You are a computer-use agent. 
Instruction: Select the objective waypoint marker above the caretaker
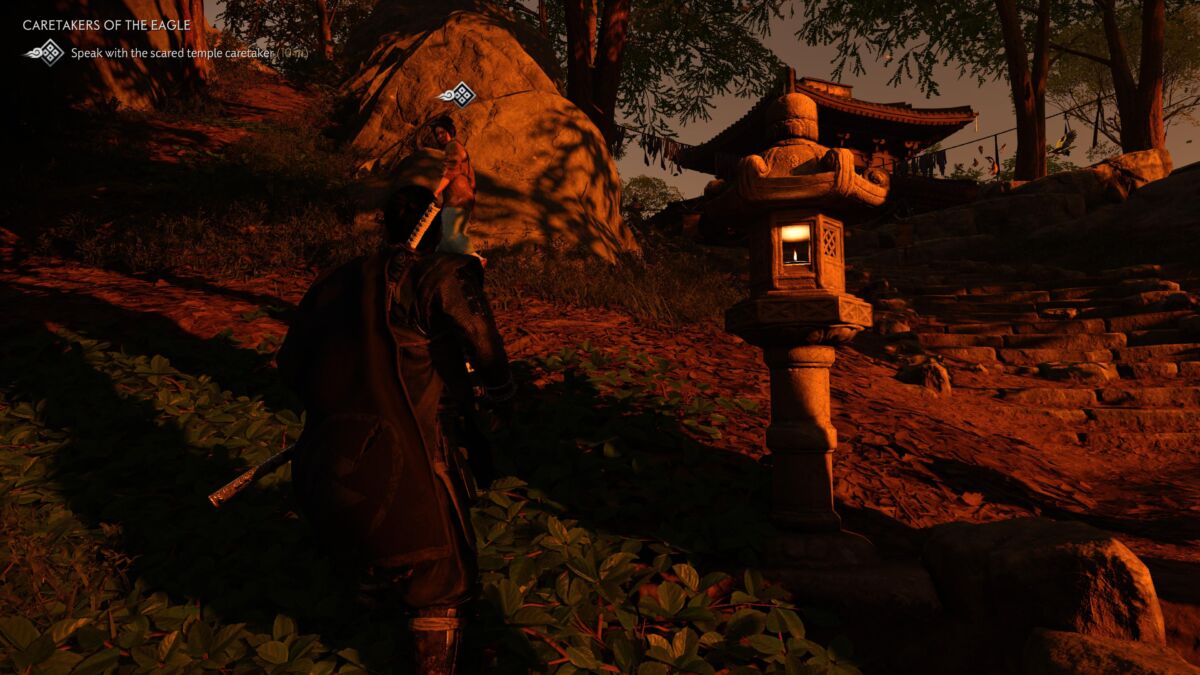pyautogui.click(x=458, y=95)
